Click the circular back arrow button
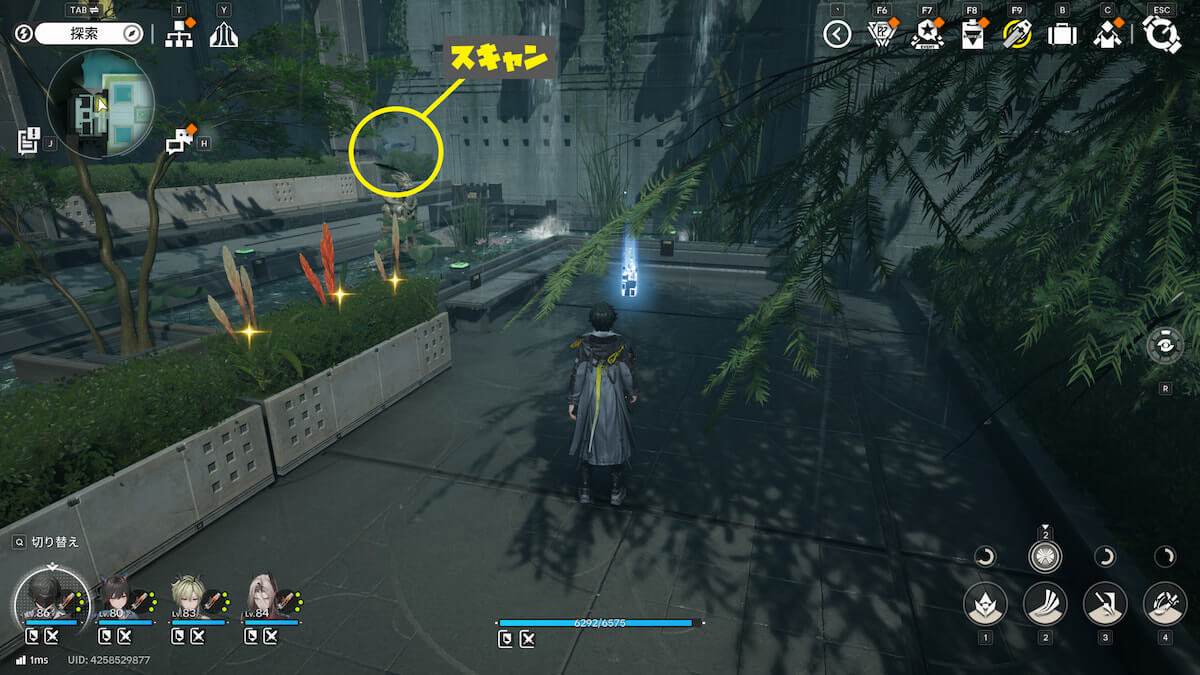Viewport: 1200px width, 675px height. click(x=837, y=35)
